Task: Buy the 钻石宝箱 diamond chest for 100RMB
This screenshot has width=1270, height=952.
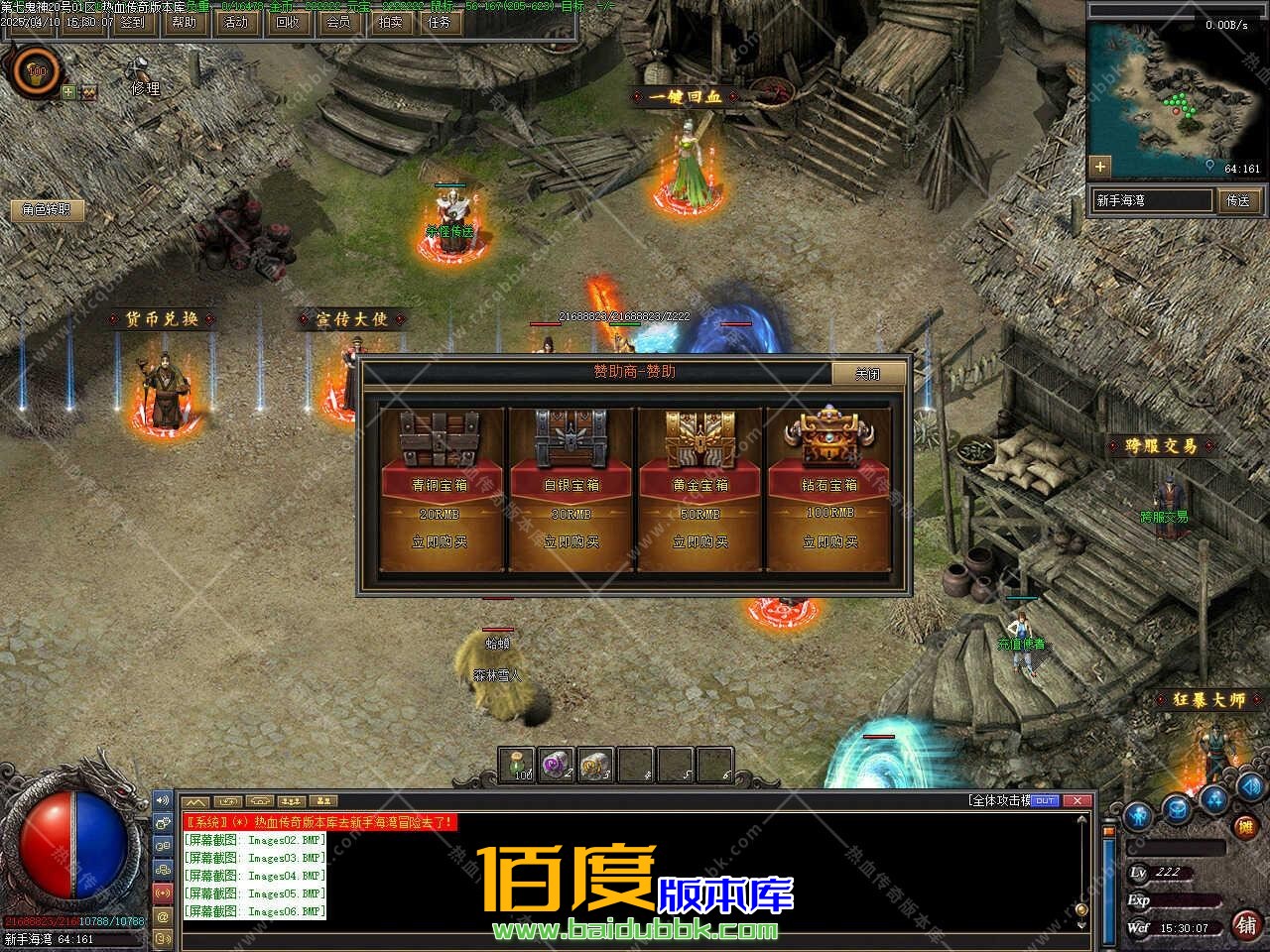Action: tap(829, 541)
